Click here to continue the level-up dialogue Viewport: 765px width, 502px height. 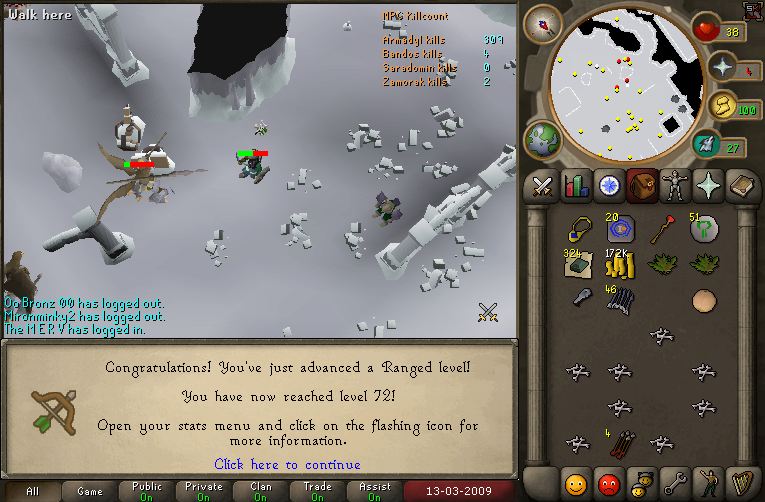coord(287,464)
